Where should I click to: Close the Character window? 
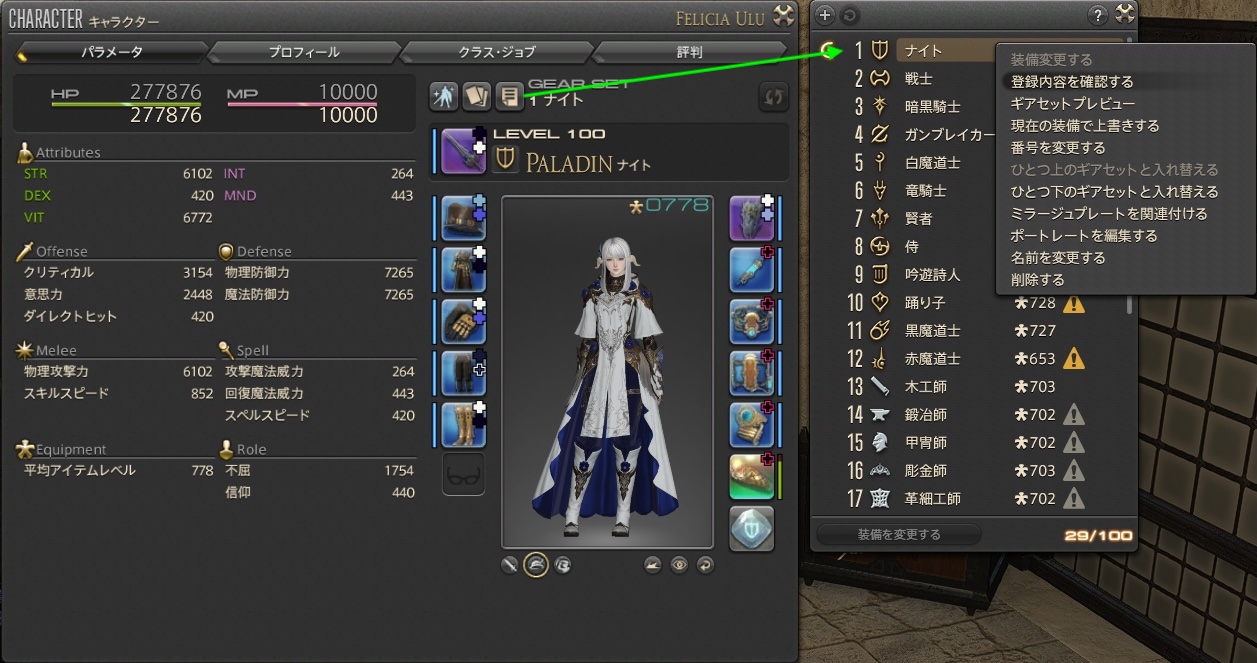pos(785,15)
